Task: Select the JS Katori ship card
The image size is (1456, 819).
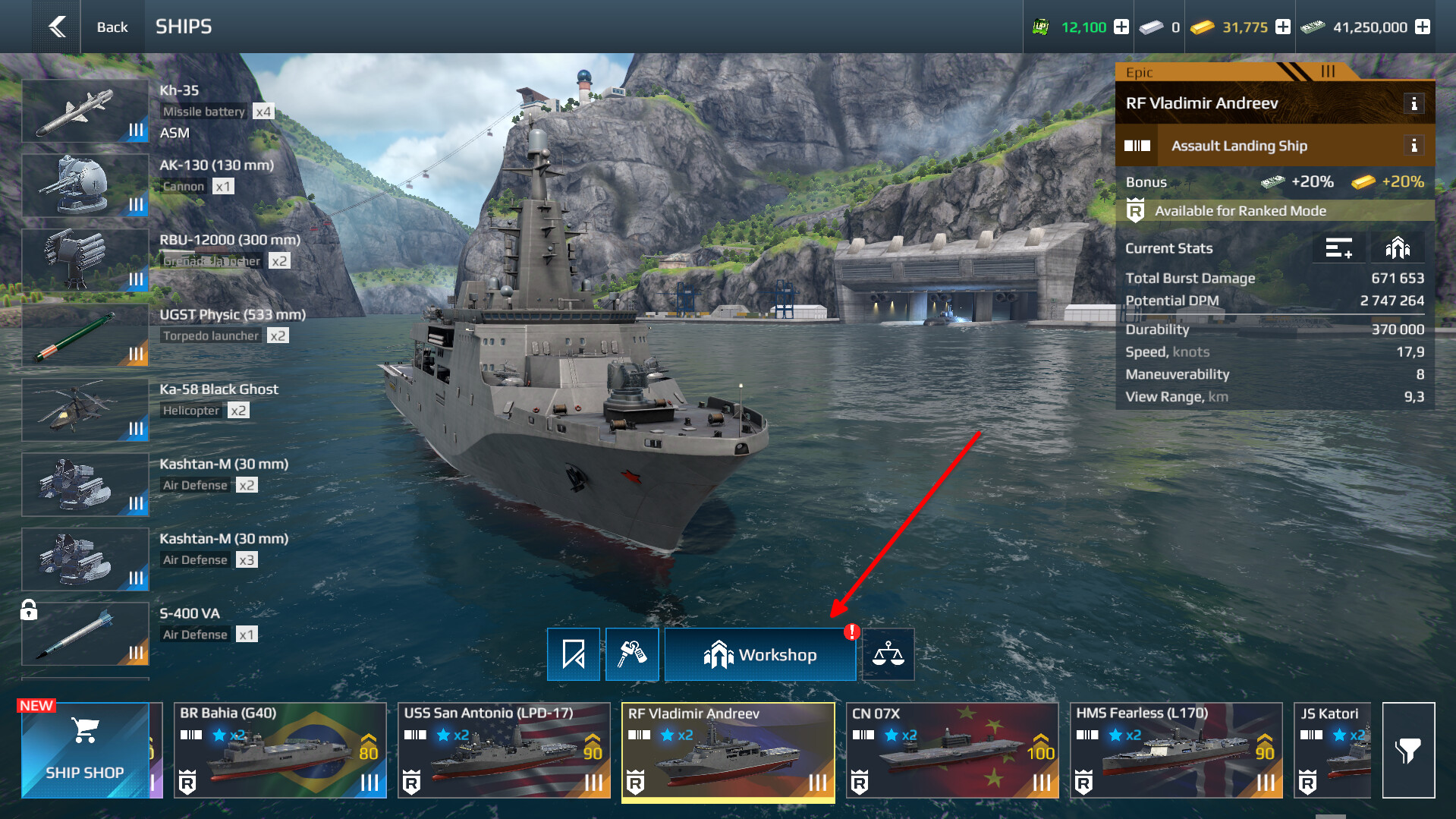Action: 1333,750
